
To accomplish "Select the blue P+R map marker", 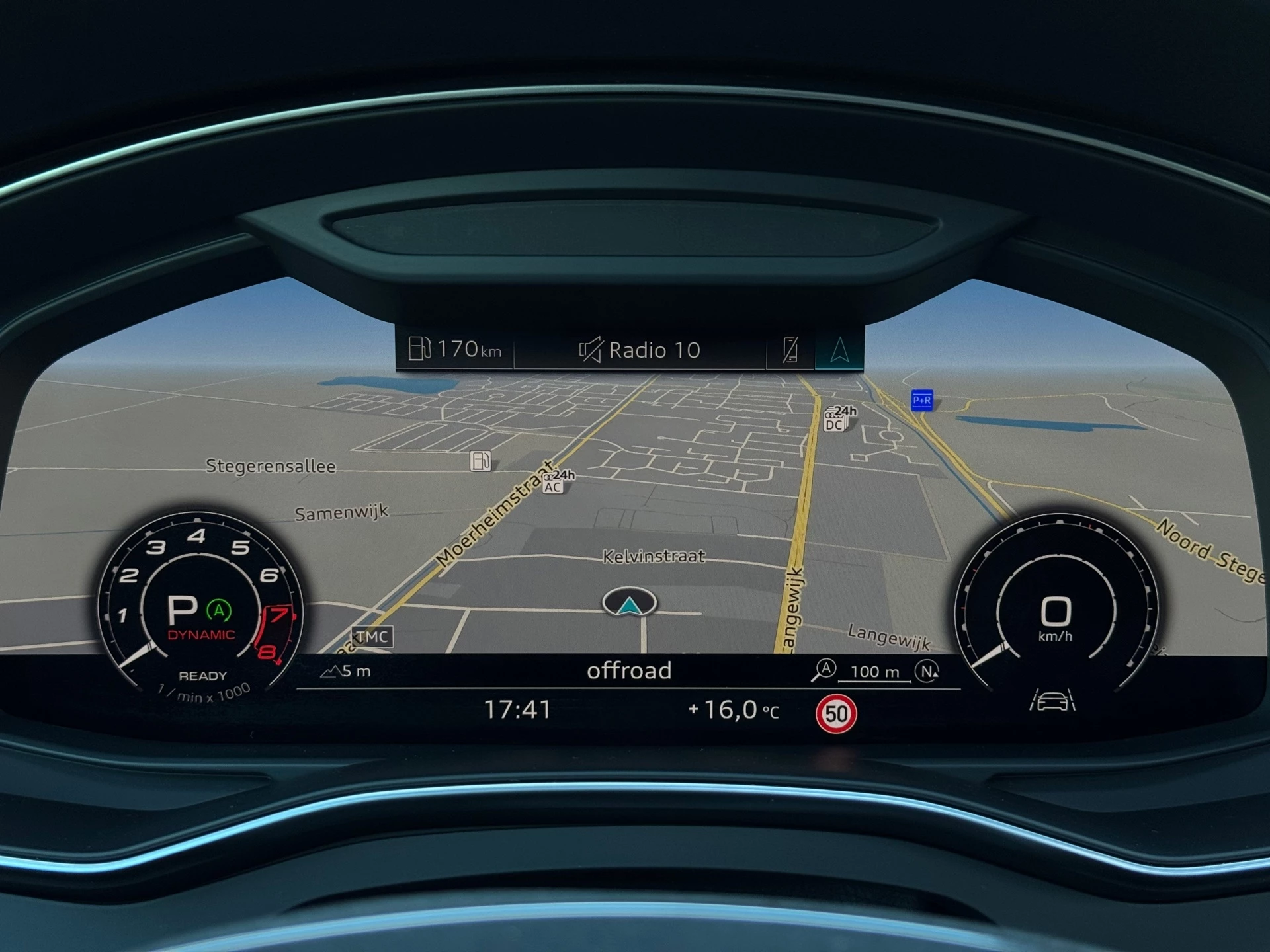I will [921, 400].
